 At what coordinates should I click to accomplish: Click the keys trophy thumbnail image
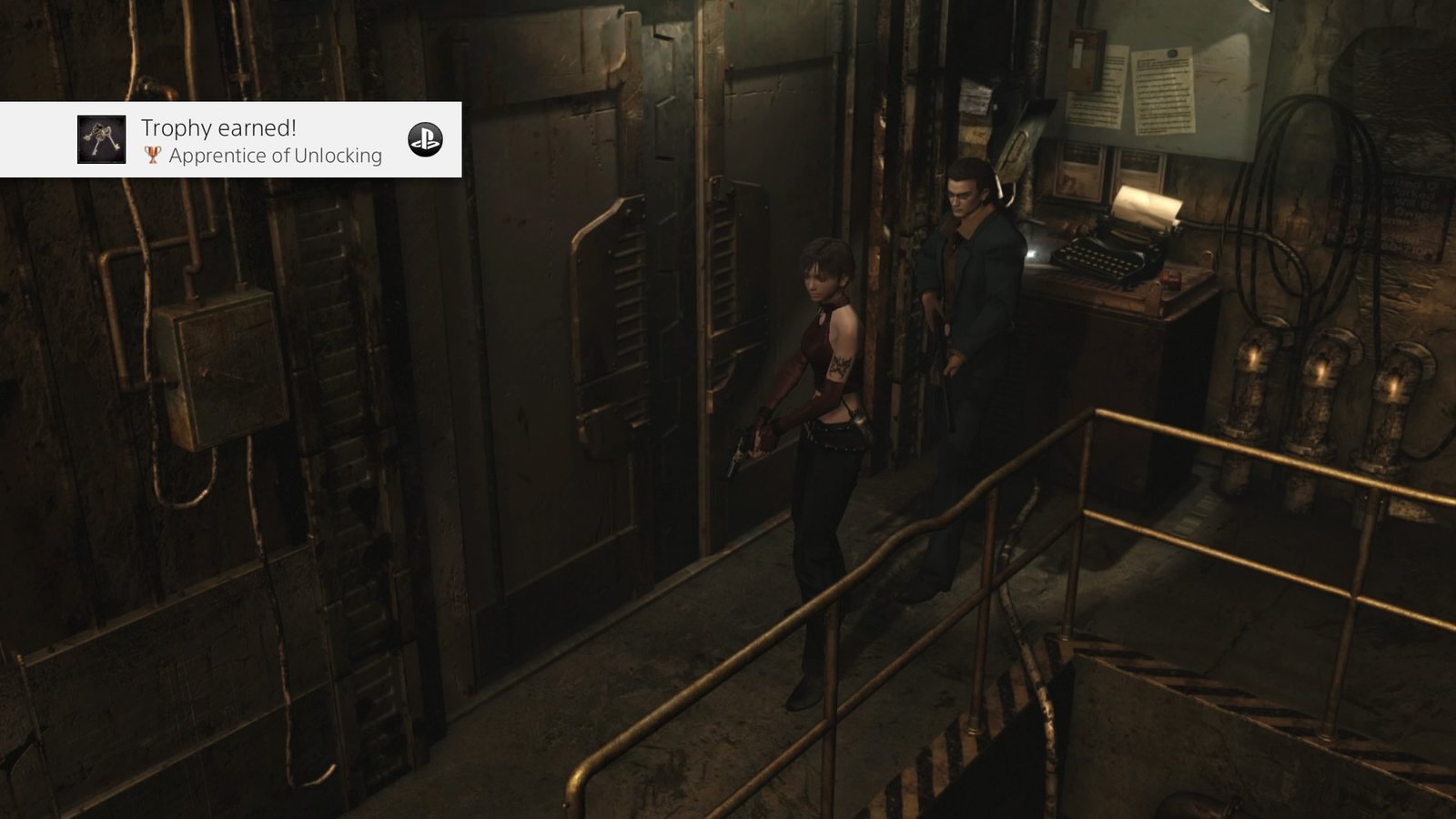click(101, 140)
